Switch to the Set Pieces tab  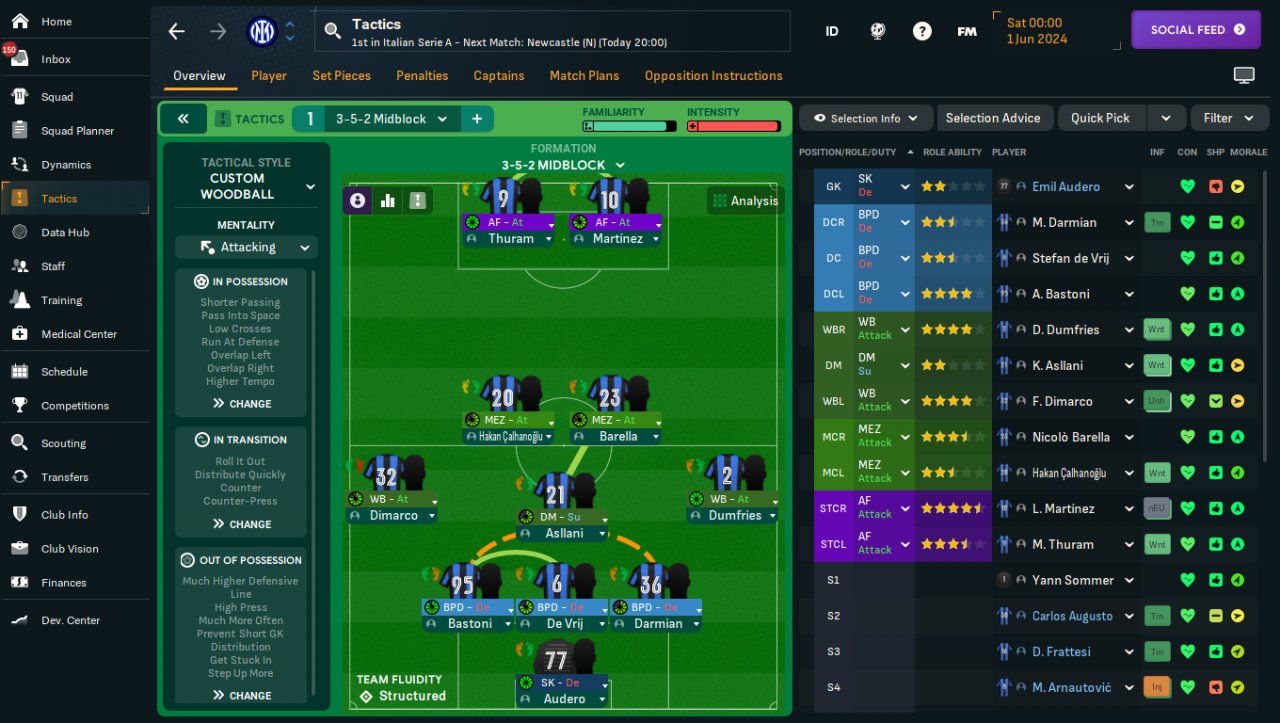point(341,76)
